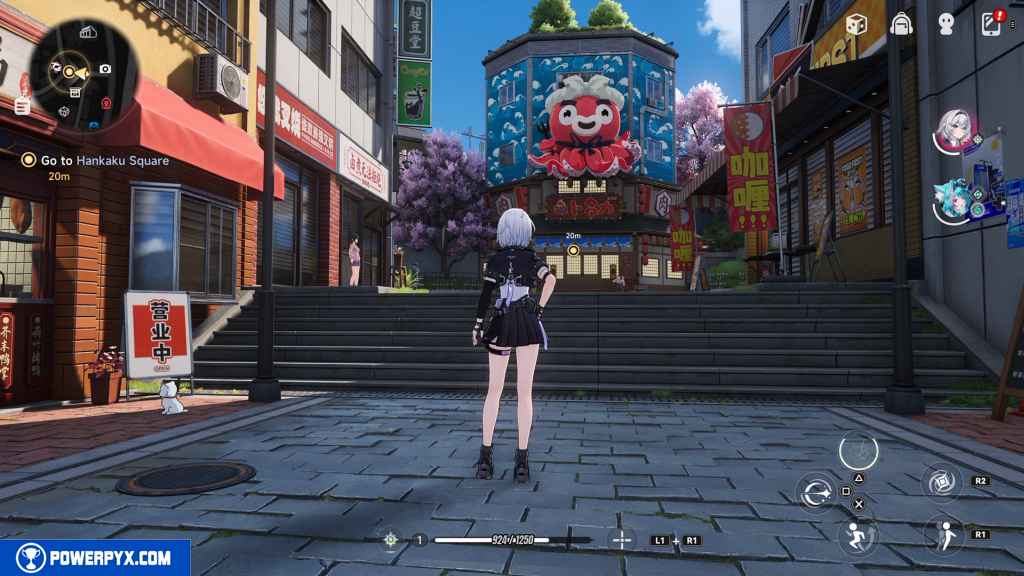Open the character head icon menu
The height and width of the screenshot is (576, 1024).
point(946,24)
